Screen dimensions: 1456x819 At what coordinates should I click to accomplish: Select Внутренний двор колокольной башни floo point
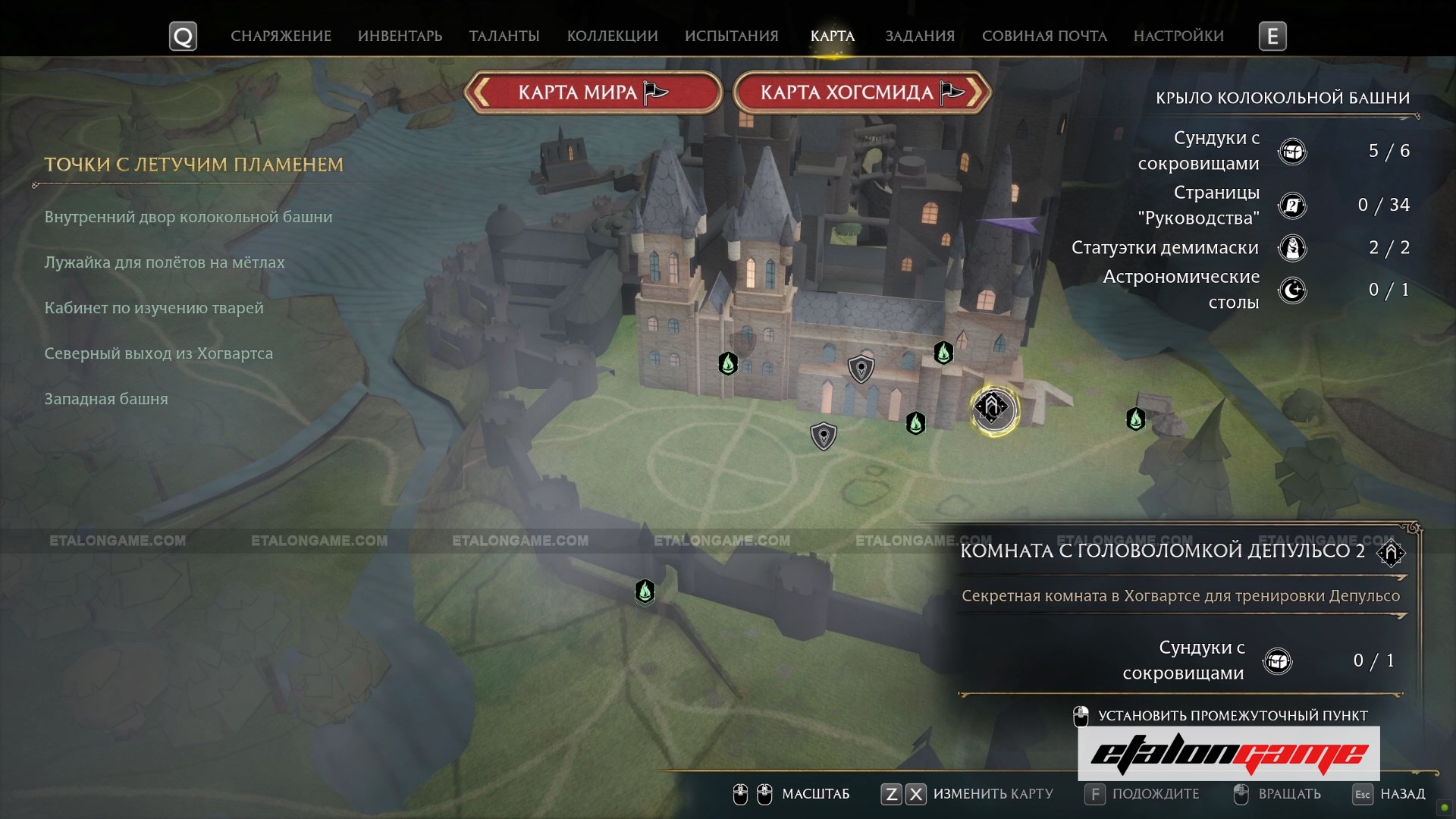point(188,217)
